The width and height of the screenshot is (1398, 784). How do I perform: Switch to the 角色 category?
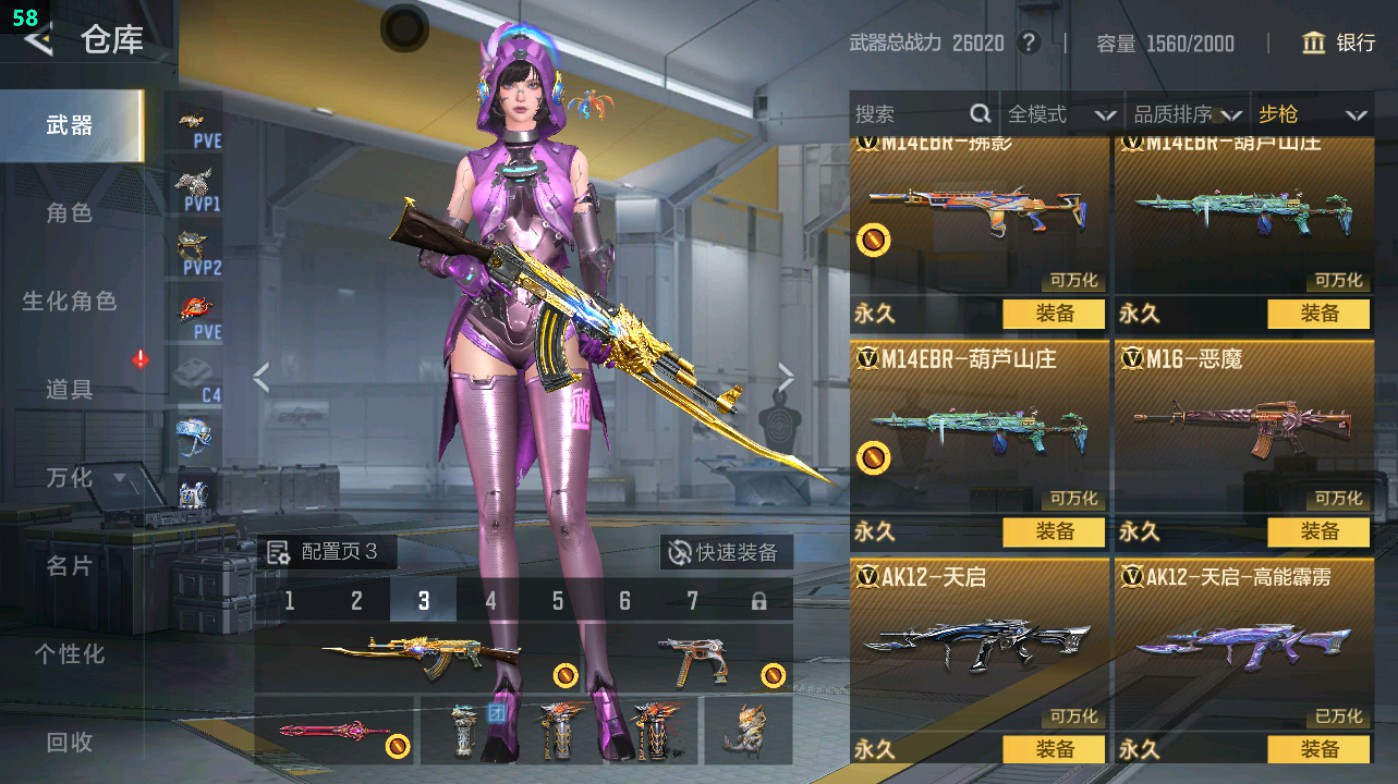coord(69,213)
